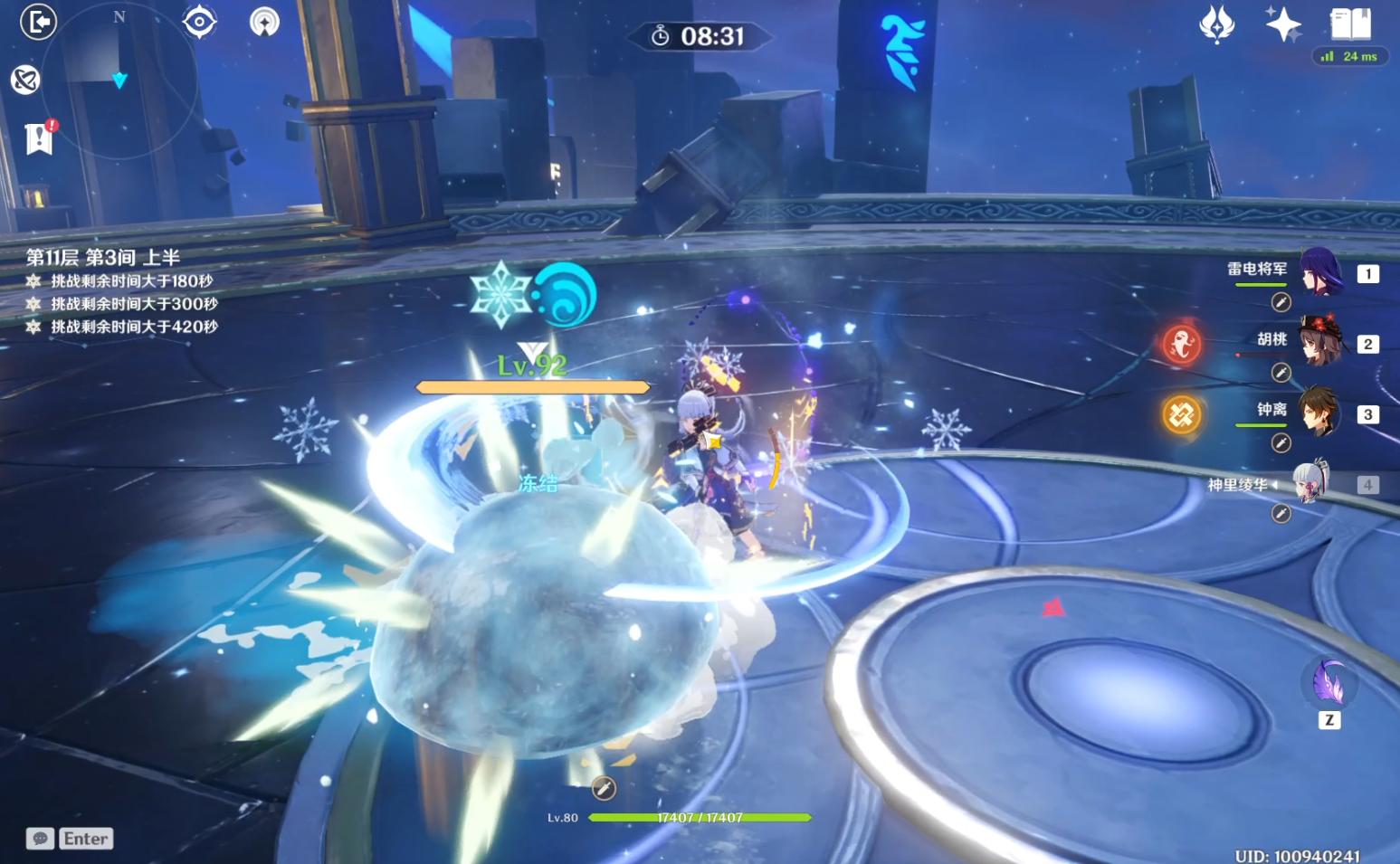The height and width of the screenshot is (864, 1400).
Task: Click the crossed-out circle icon below exit
Action: (25, 80)
